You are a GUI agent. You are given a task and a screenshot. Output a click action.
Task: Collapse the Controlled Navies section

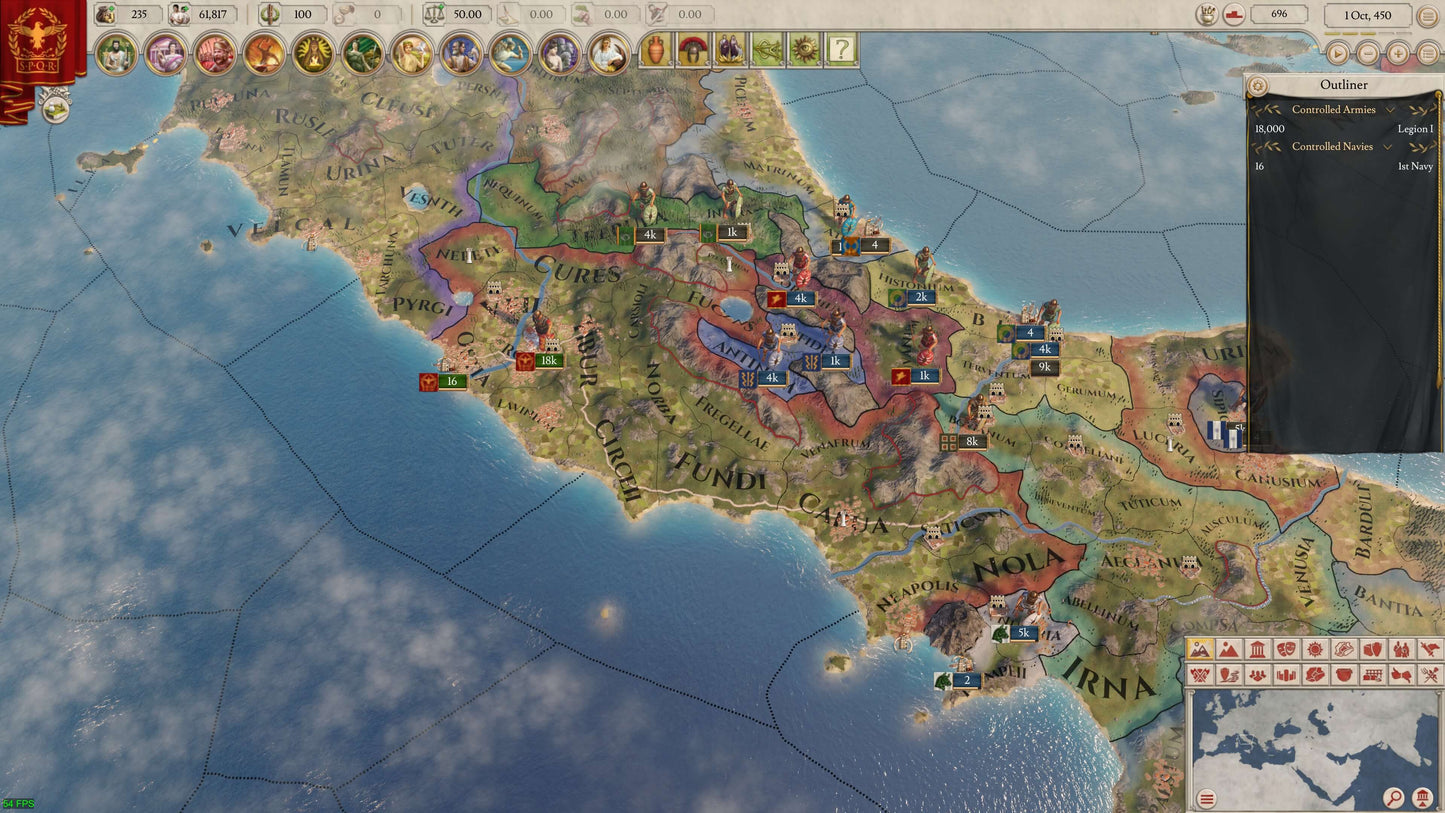[1390, 147]
